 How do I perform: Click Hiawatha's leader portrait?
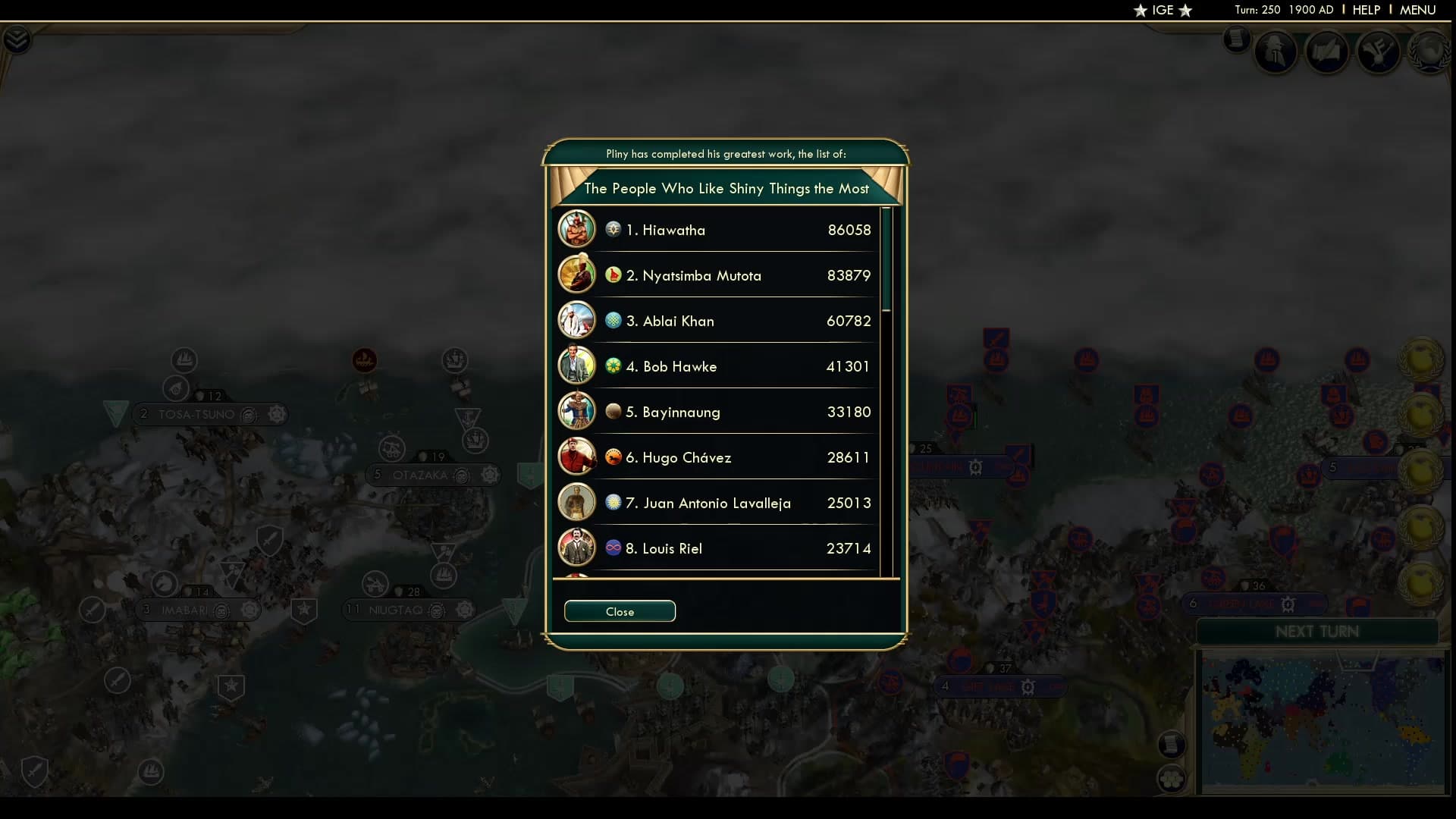(x=577, y=229)
